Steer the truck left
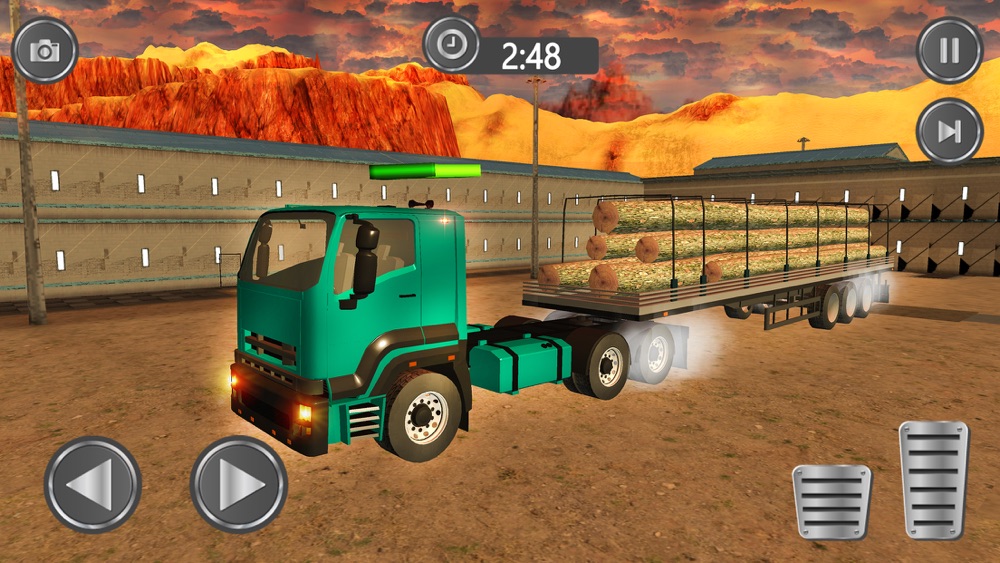This screenshot has height=563, width=1000. pos(93,485)
